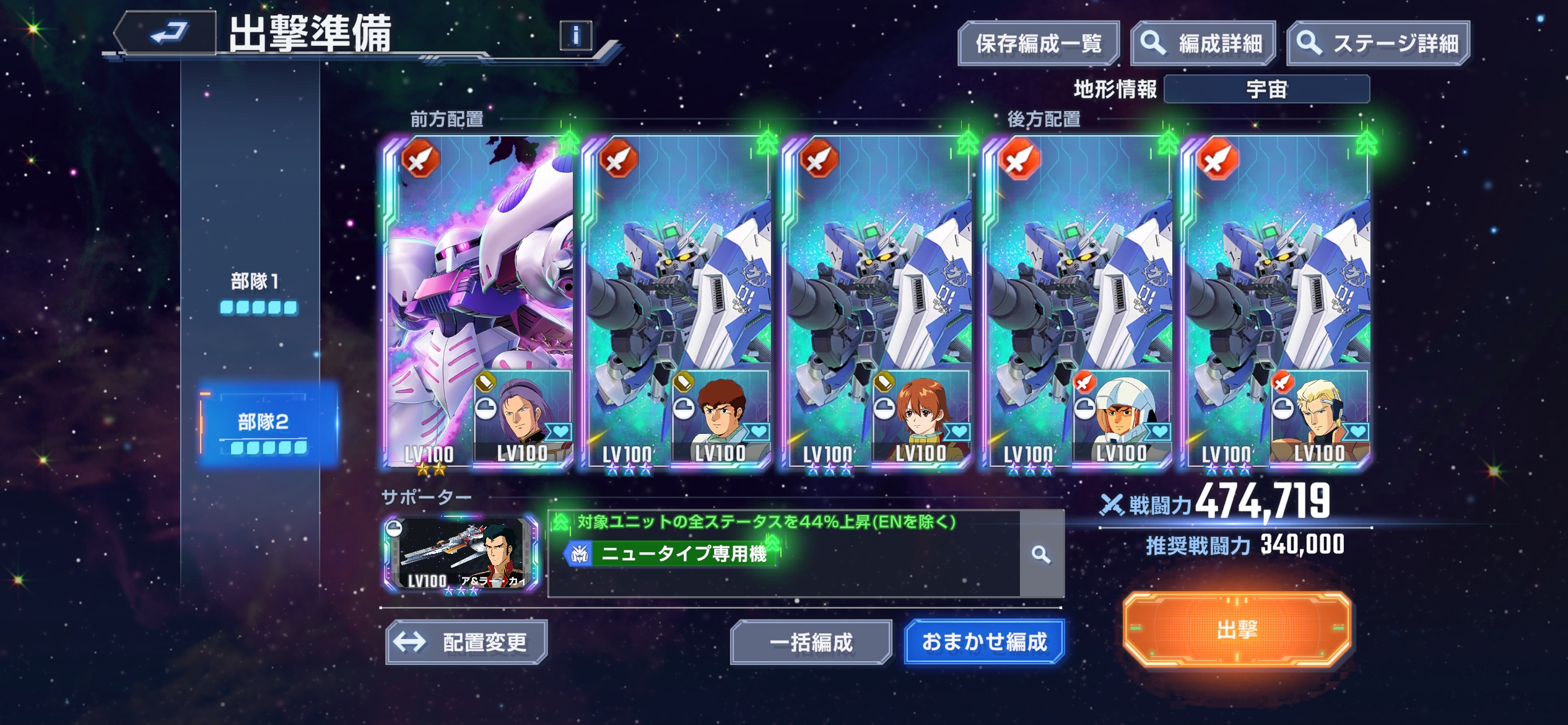View 編成詳細 formation details
1568x725 pixels.
coord(1203,43)
